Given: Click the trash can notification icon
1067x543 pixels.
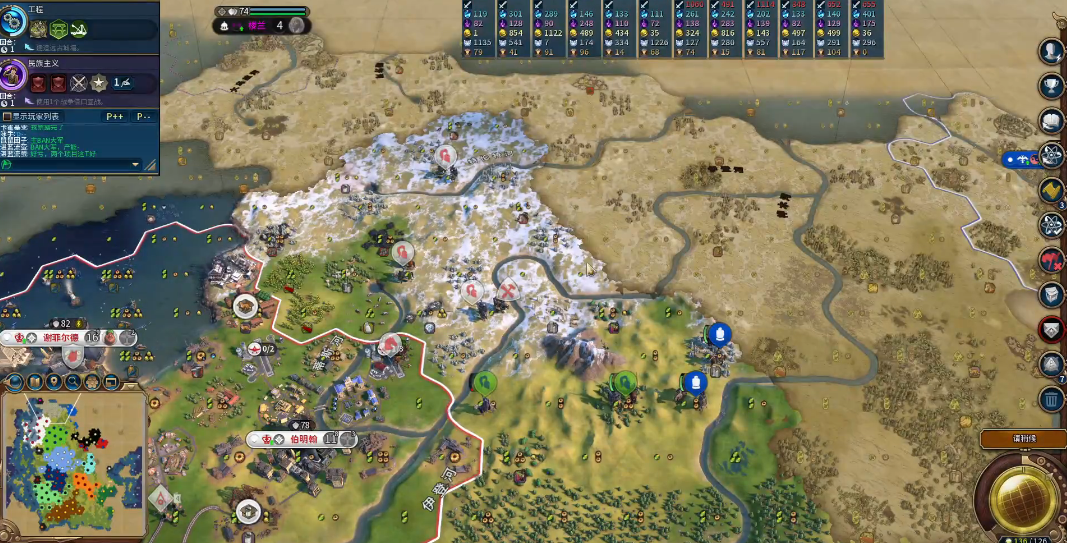Looking at the screenshot, I should click(x=1051, y=400).
